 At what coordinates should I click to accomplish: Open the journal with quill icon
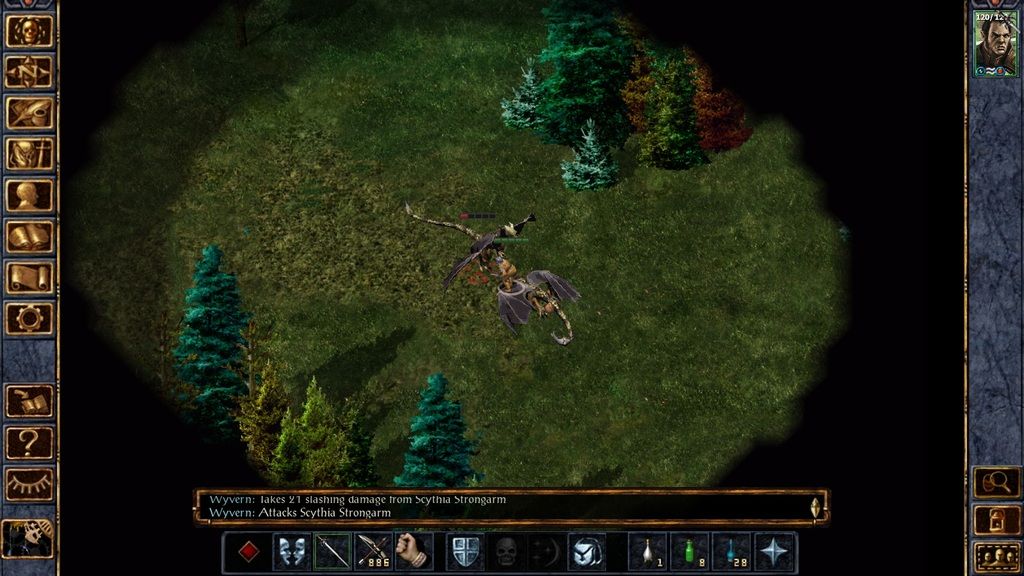(29, 113)
